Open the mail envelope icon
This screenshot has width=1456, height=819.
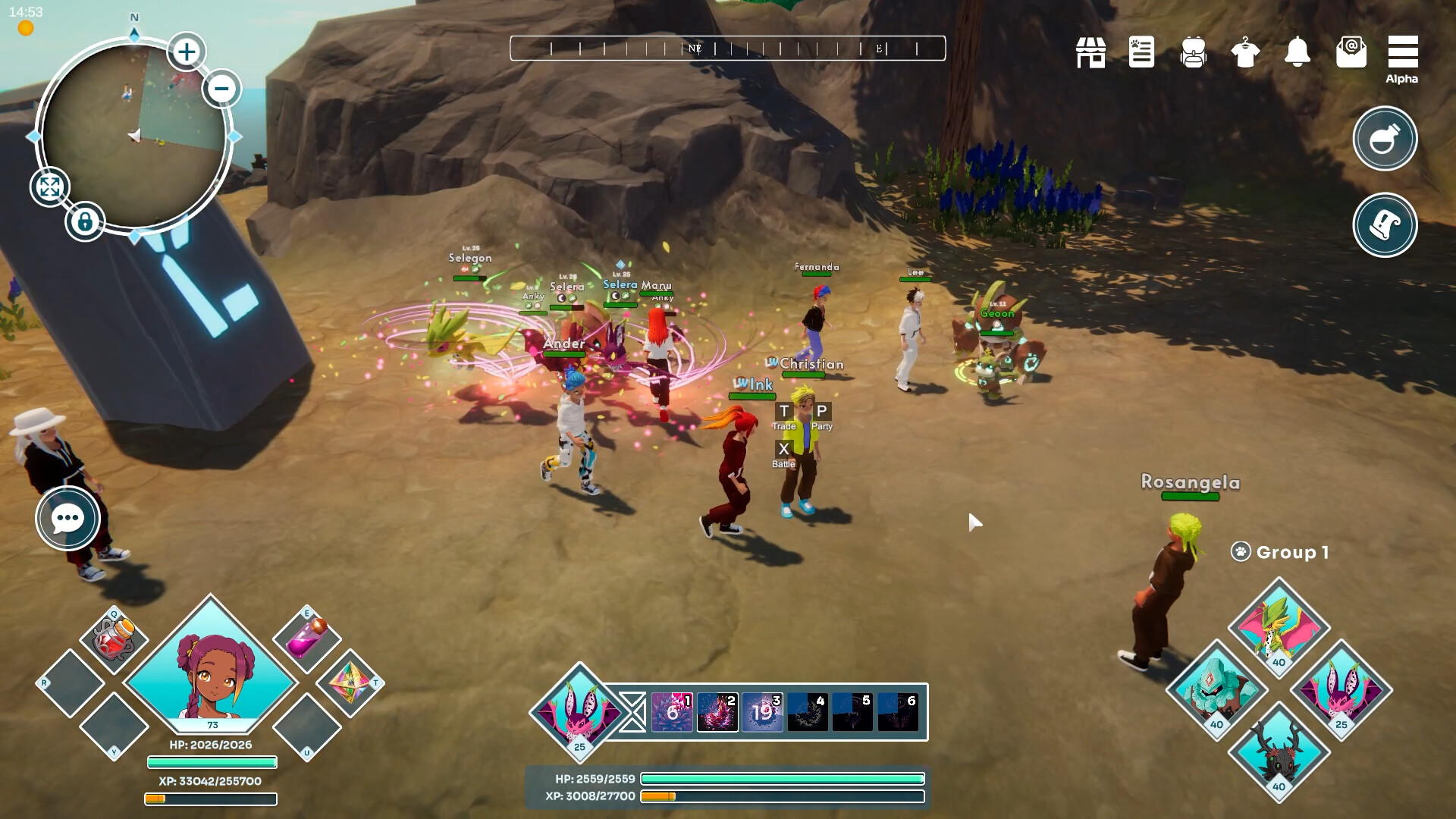click(x=1351, y=52)
